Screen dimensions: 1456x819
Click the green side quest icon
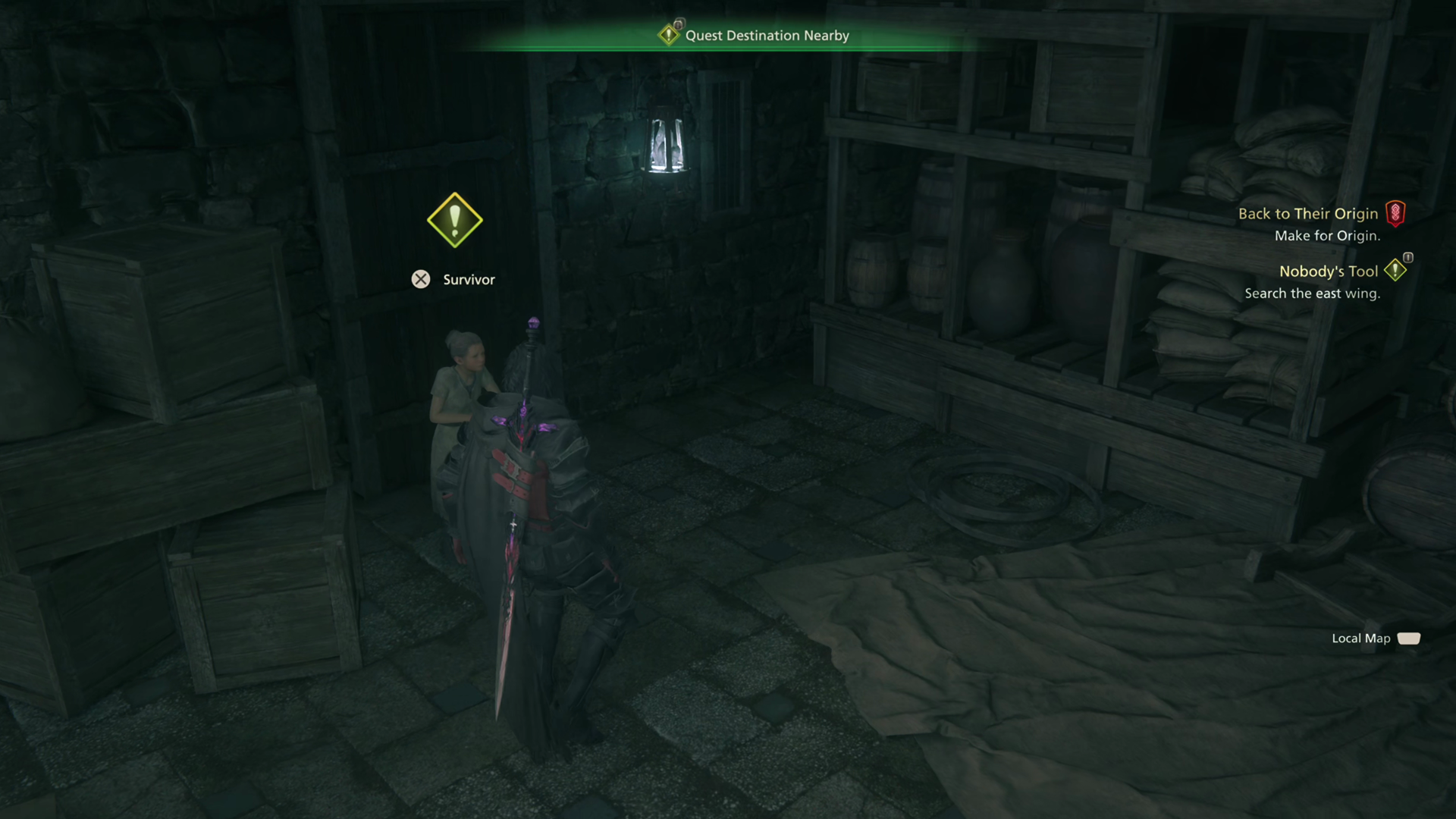pos(1395,270)
